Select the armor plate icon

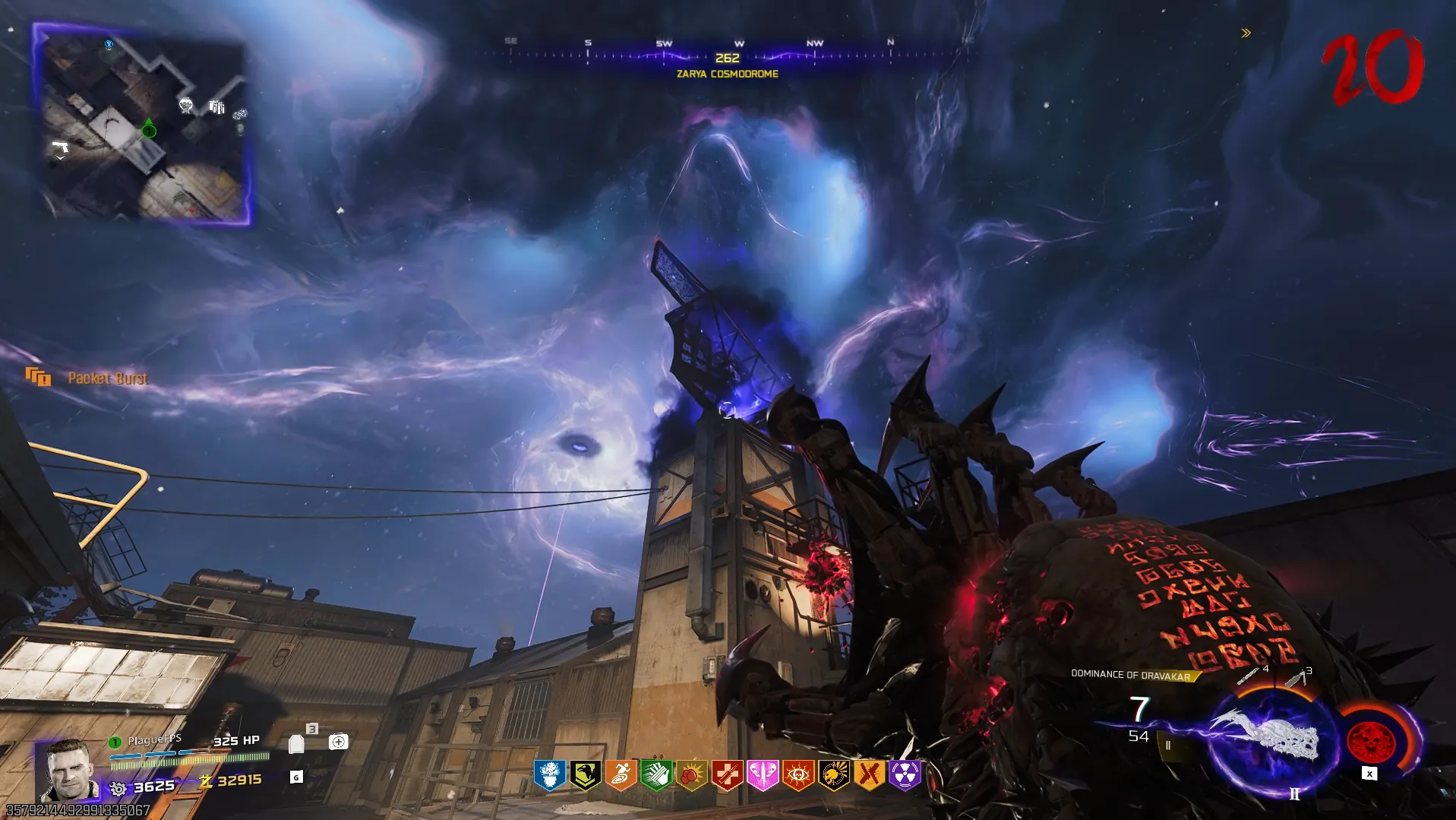(x=296, y=743)
